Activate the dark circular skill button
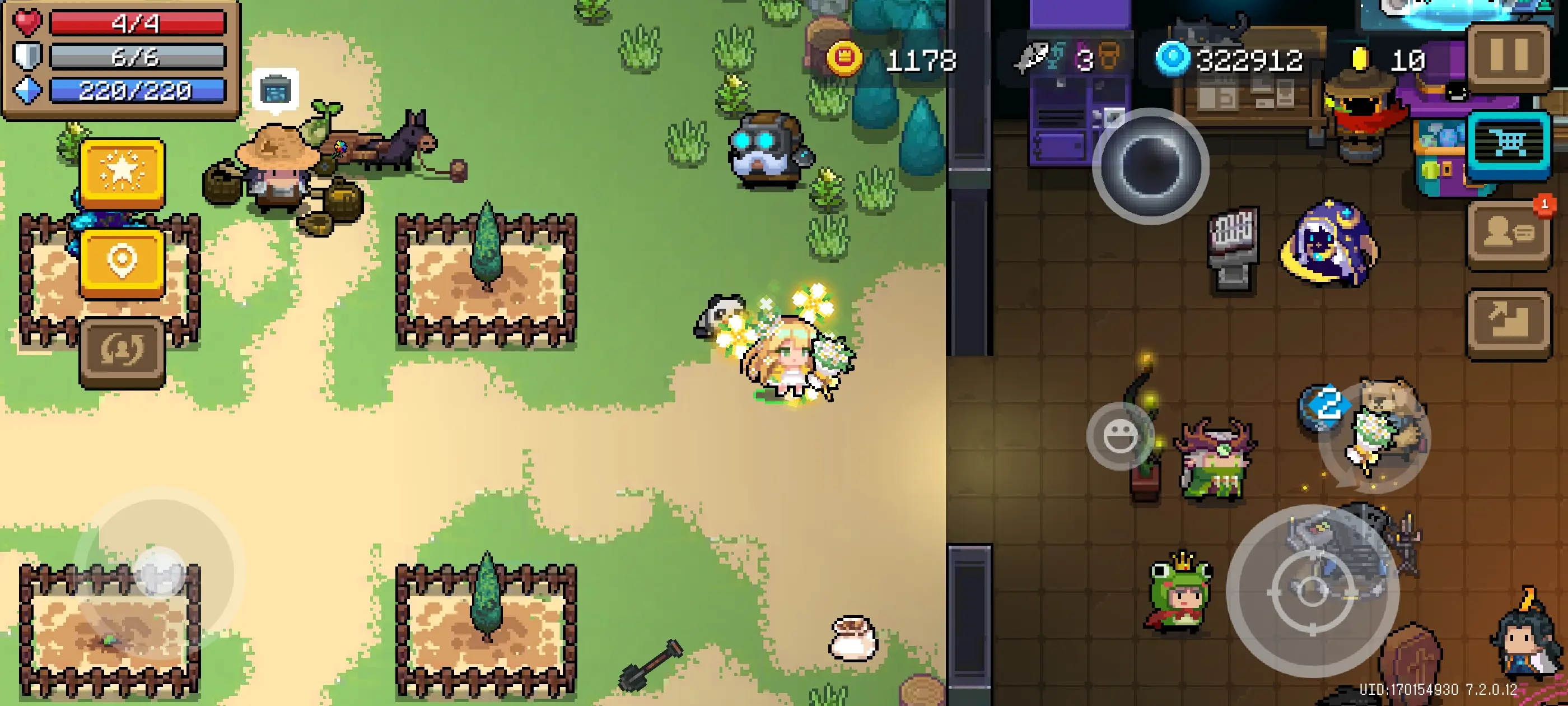The width and height of the screenshot is (1568, 706). [1150, 166]
